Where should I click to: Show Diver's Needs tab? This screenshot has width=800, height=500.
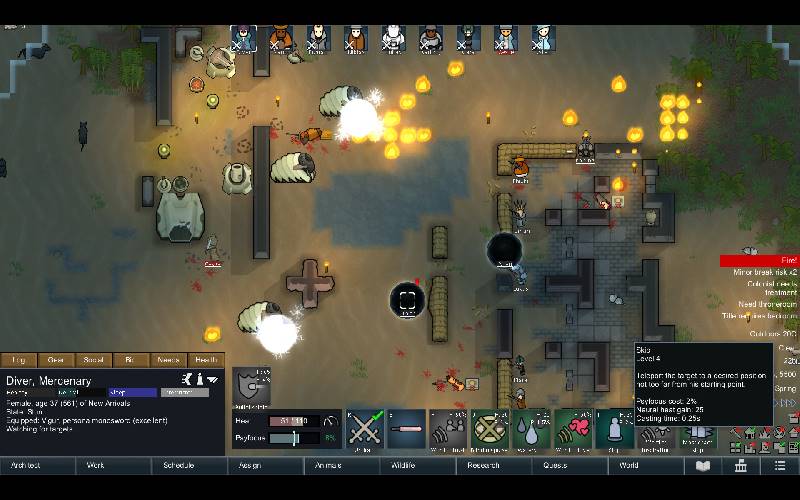click(169, 360)
